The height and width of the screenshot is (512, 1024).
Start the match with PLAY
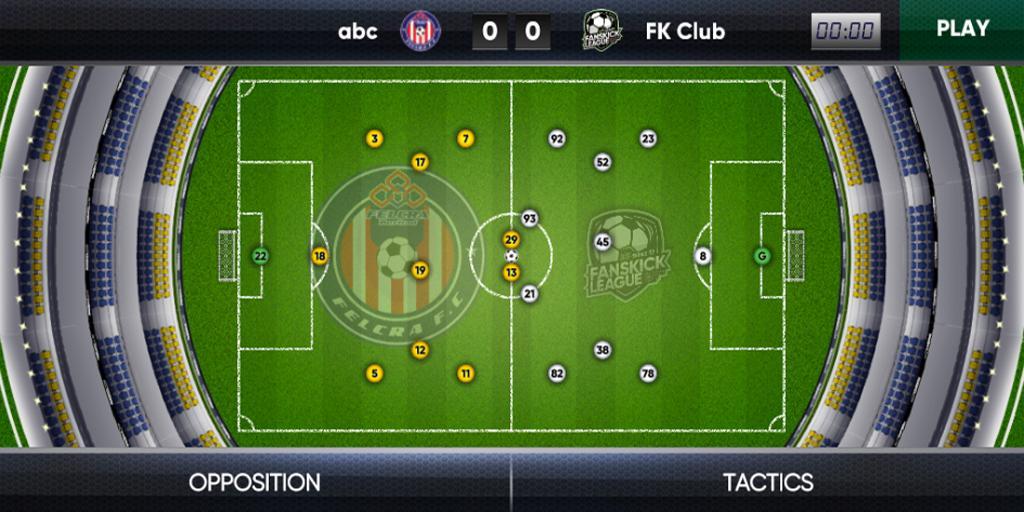(961, 29)
